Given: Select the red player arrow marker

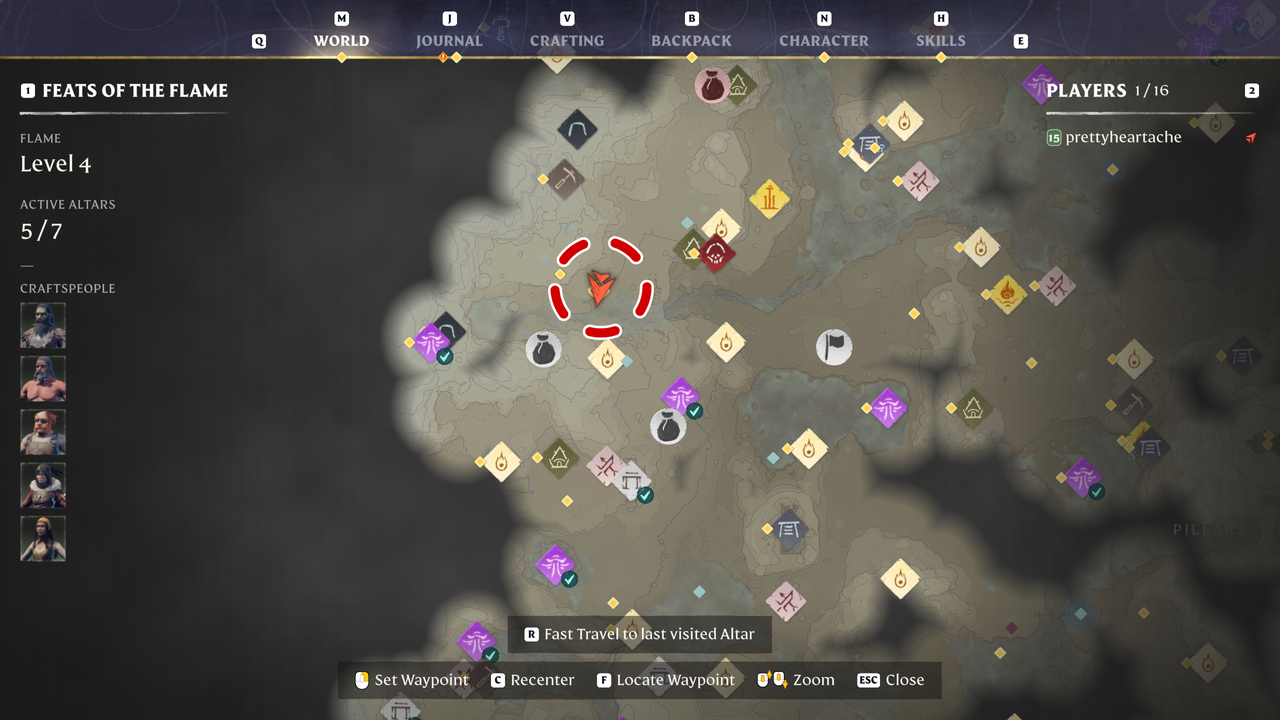Looking at the screenshot, I should tap(600, 288).
